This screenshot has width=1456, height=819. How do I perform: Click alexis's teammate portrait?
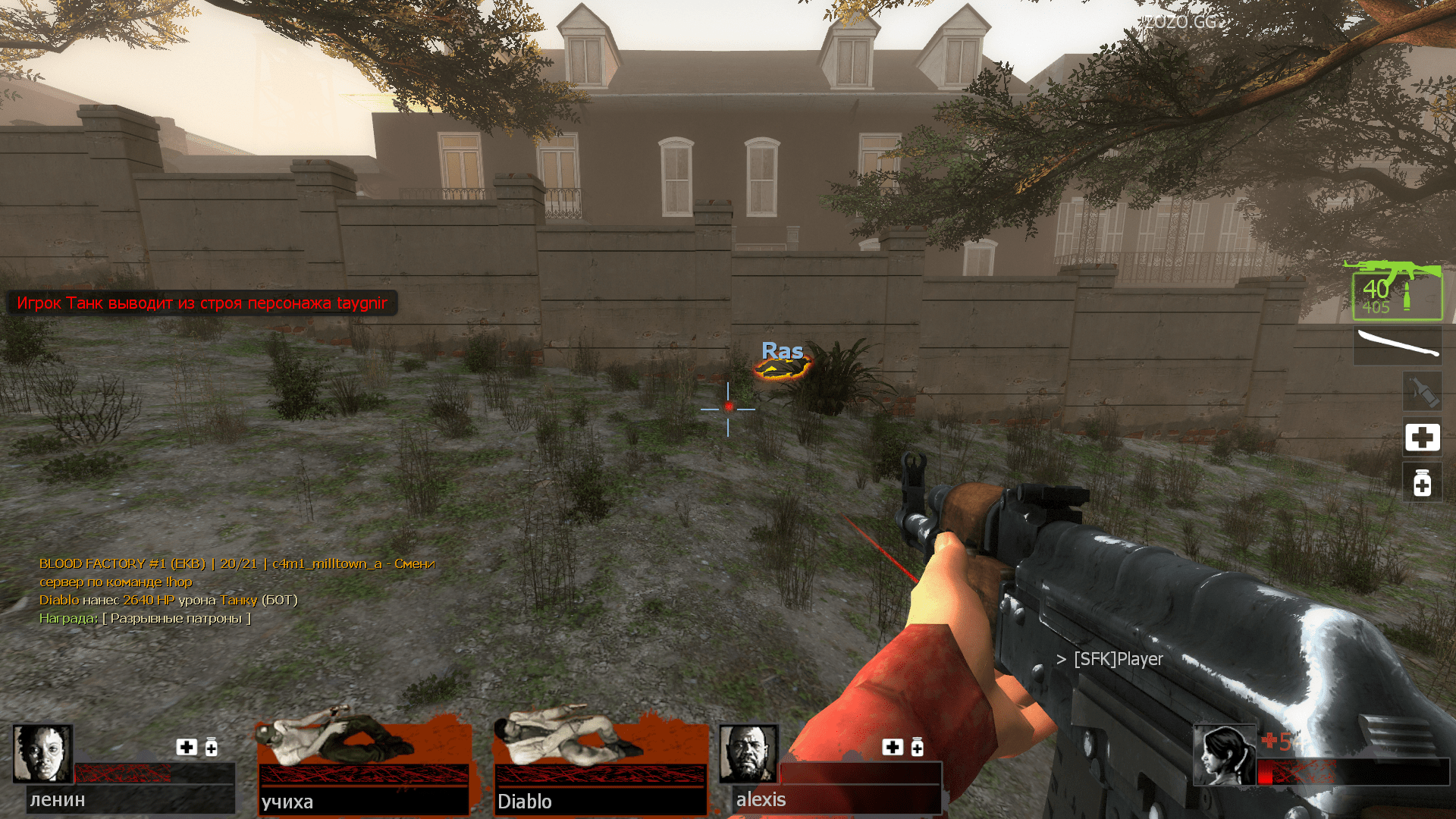748,754
